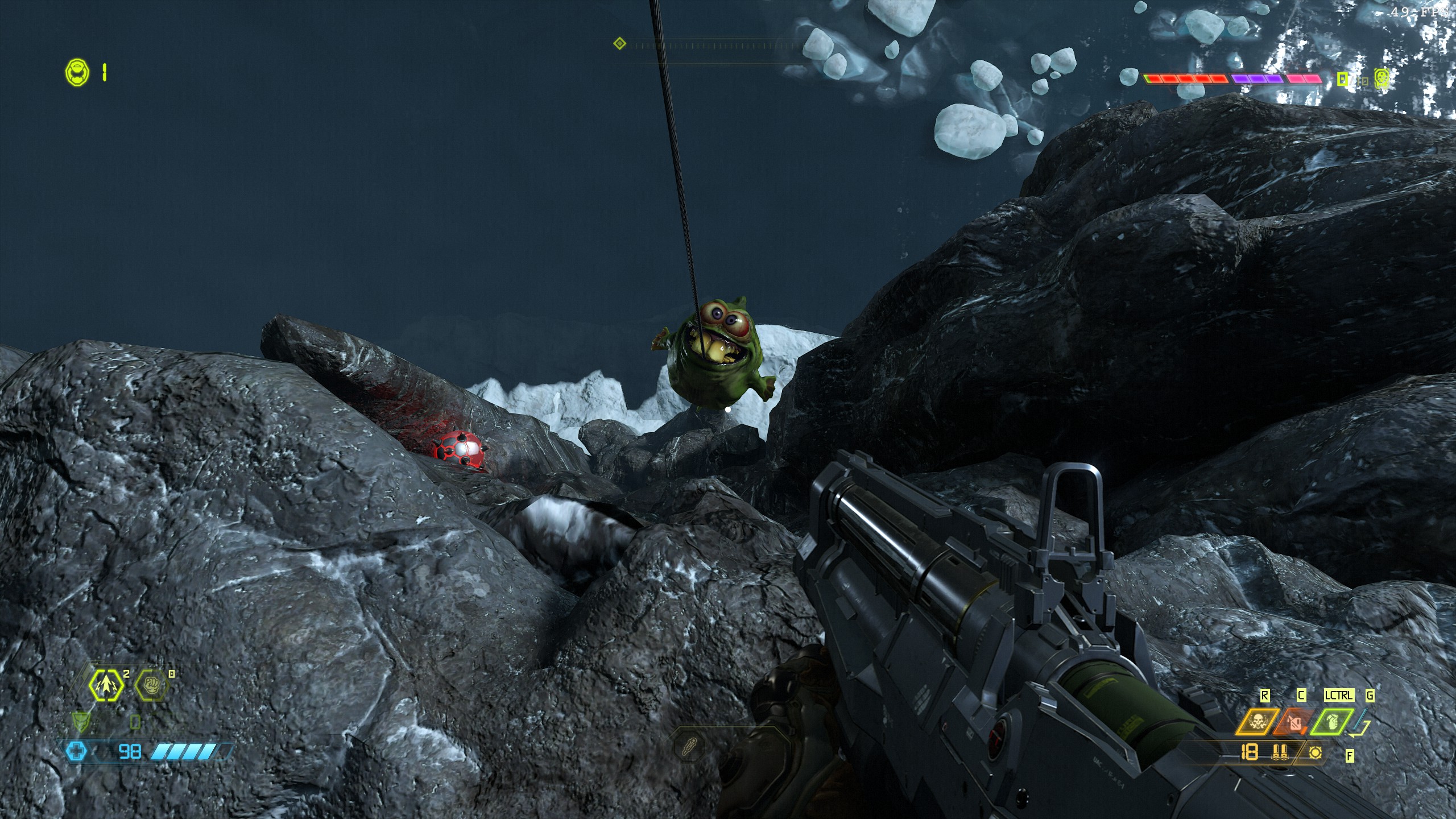Click the blue health cross icon
This screenshot has width=1456, height=819.
pos(76,752)
